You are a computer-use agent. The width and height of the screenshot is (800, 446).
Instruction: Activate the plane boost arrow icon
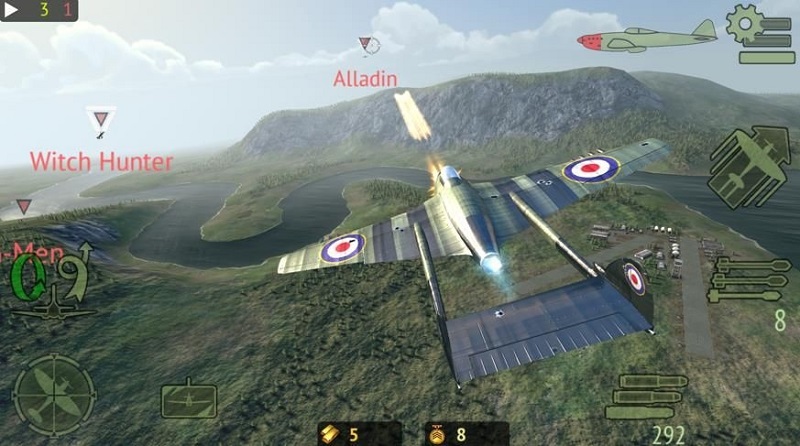749,167
